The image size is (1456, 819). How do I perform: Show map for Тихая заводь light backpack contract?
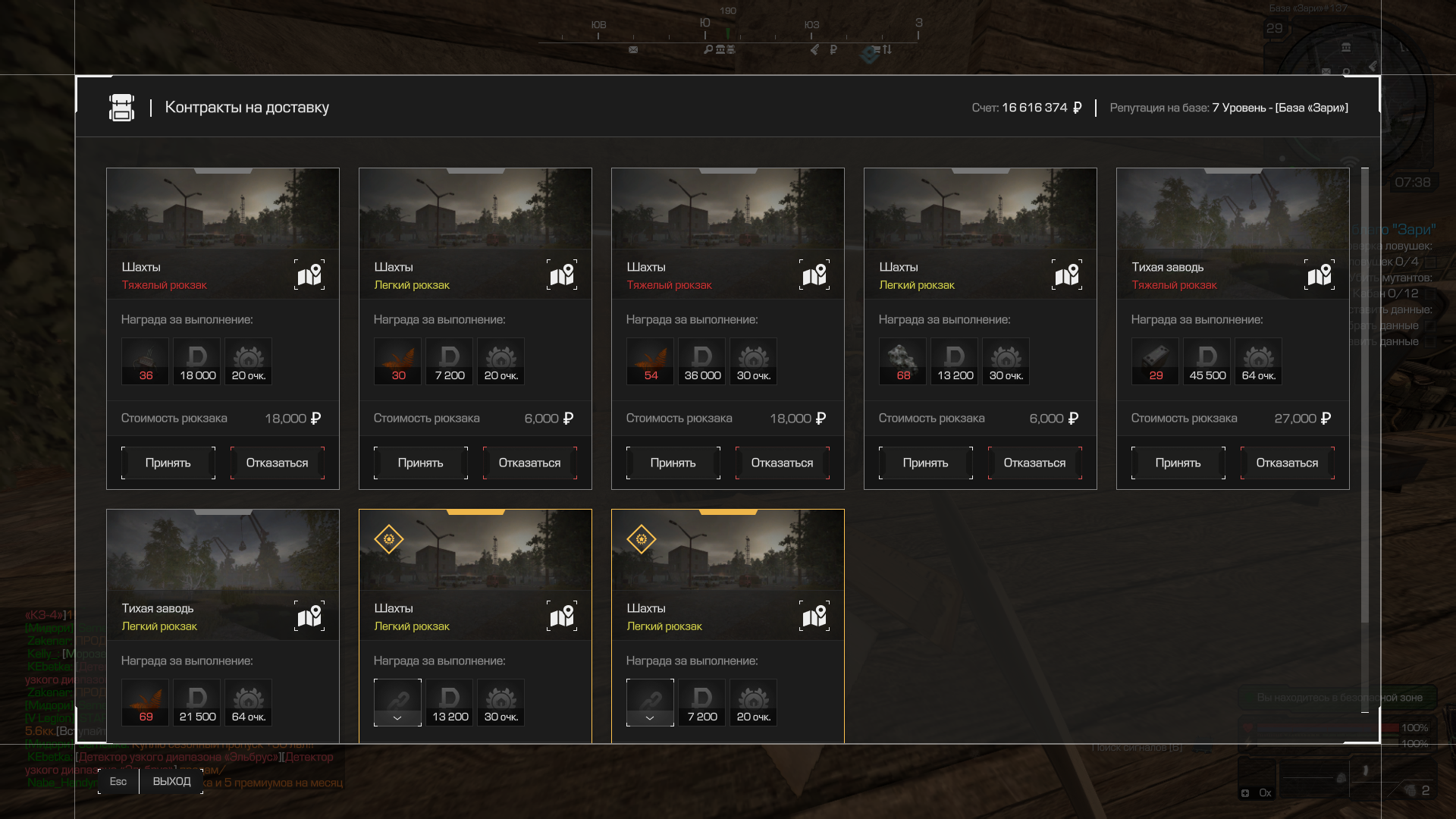tap(309, 616)
